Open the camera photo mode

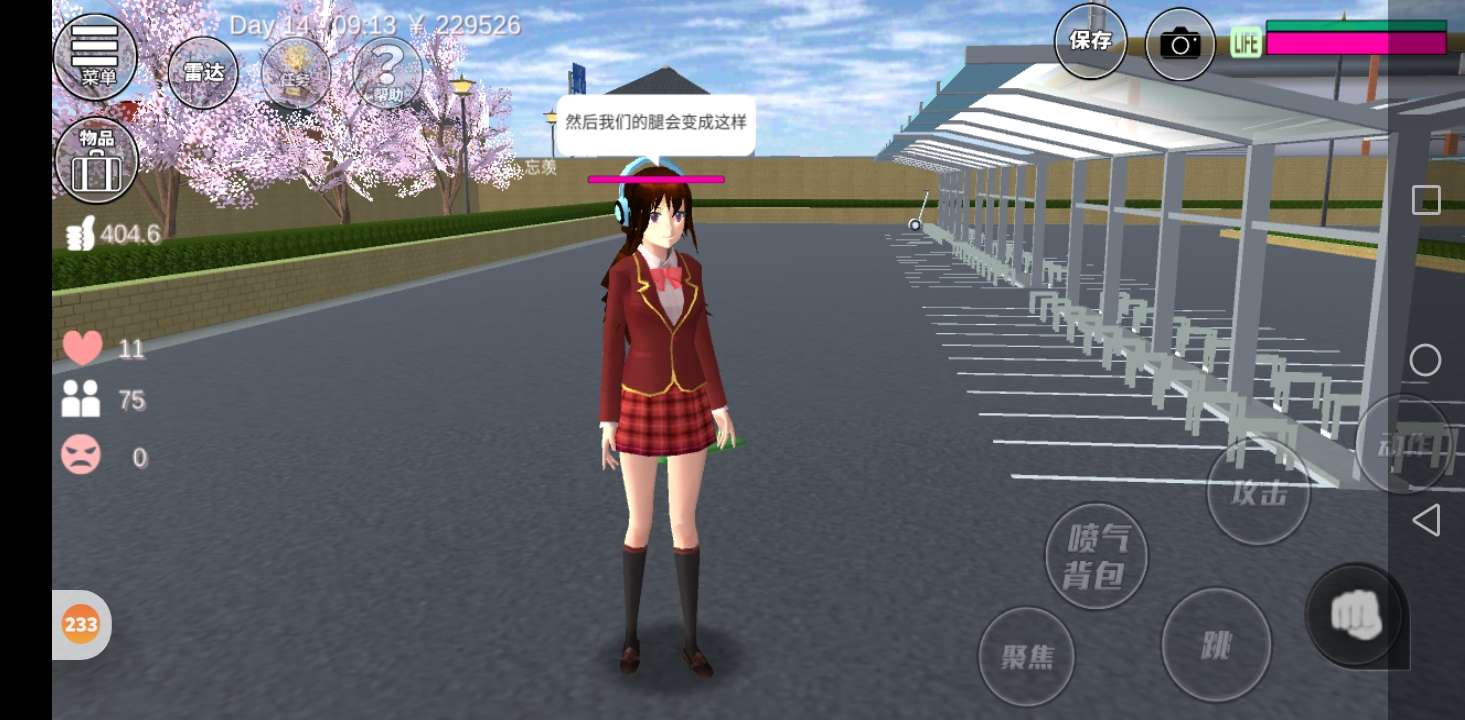click(1180, 44)
